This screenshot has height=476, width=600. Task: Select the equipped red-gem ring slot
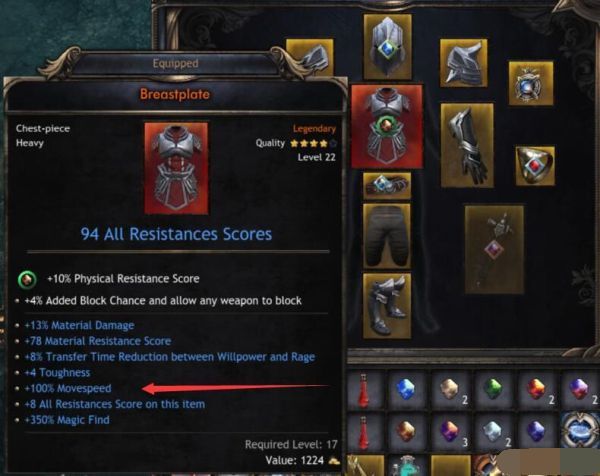coord(534,165)
